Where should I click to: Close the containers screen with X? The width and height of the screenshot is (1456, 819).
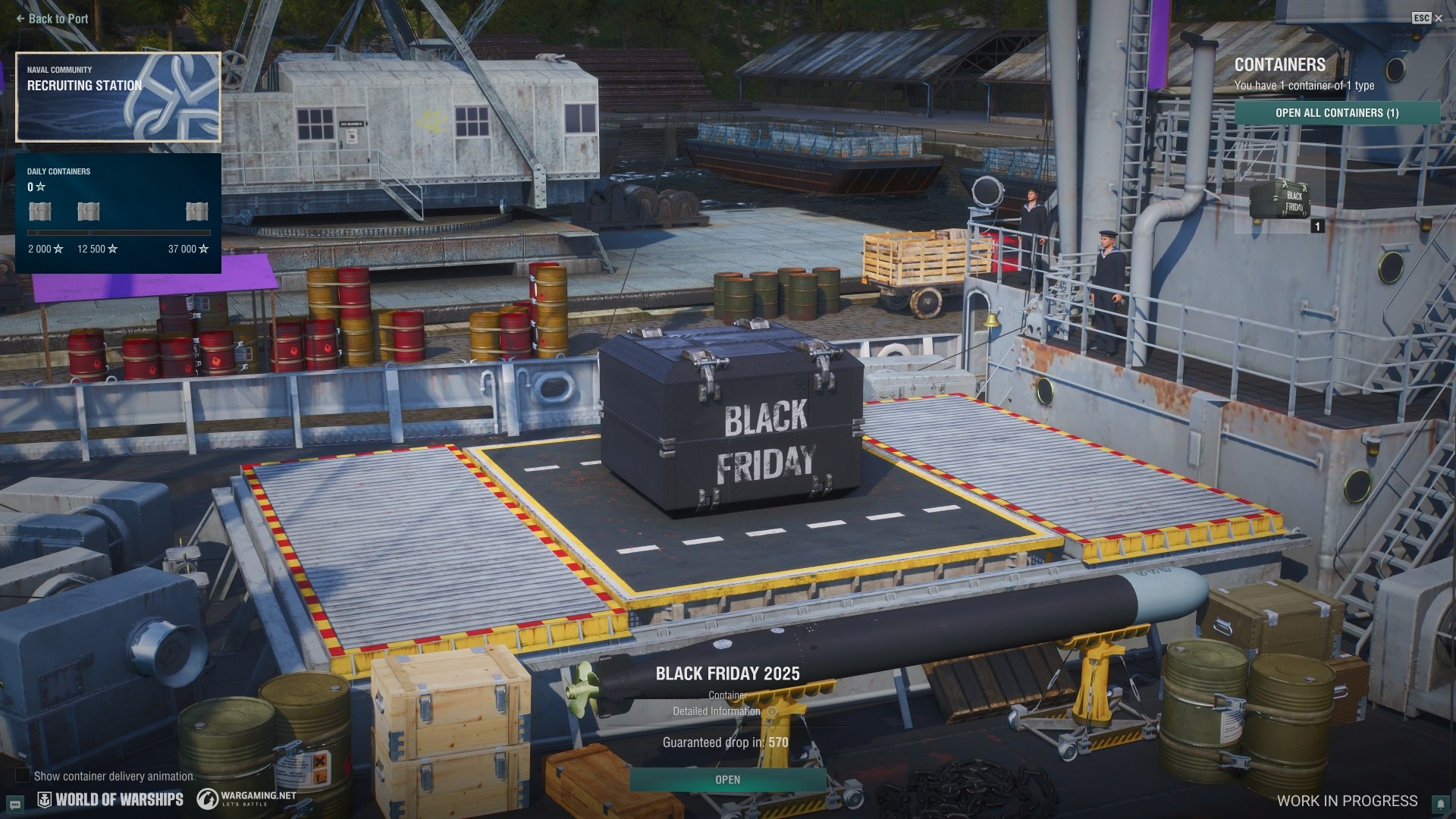click(x=1439, y=18)
